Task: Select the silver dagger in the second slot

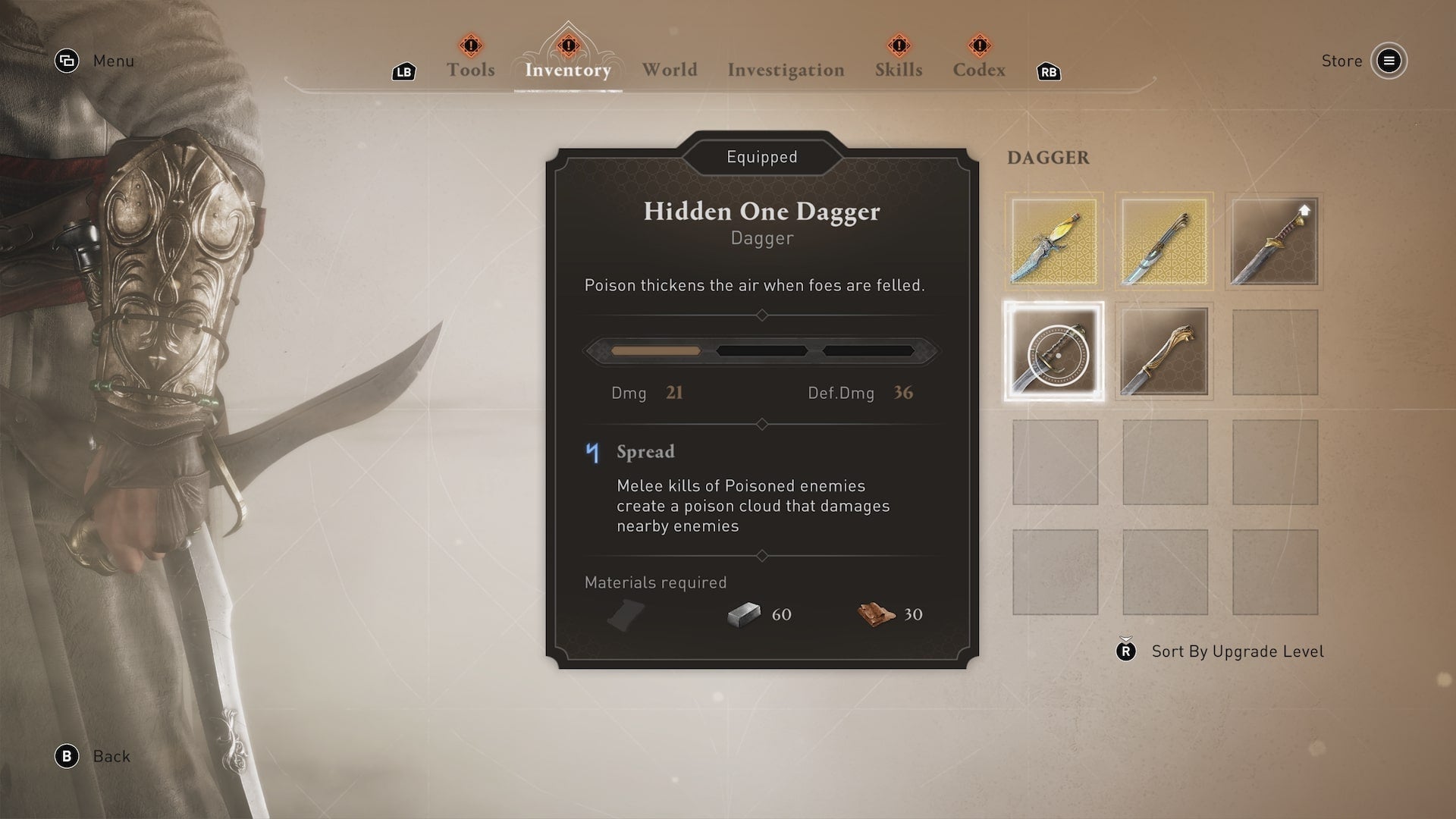Action: (1165, 241)
